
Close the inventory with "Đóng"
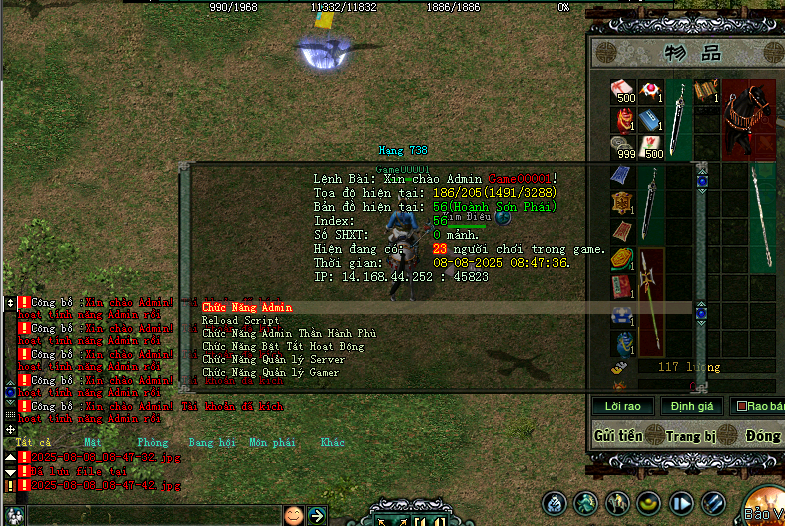click(762, 436)
